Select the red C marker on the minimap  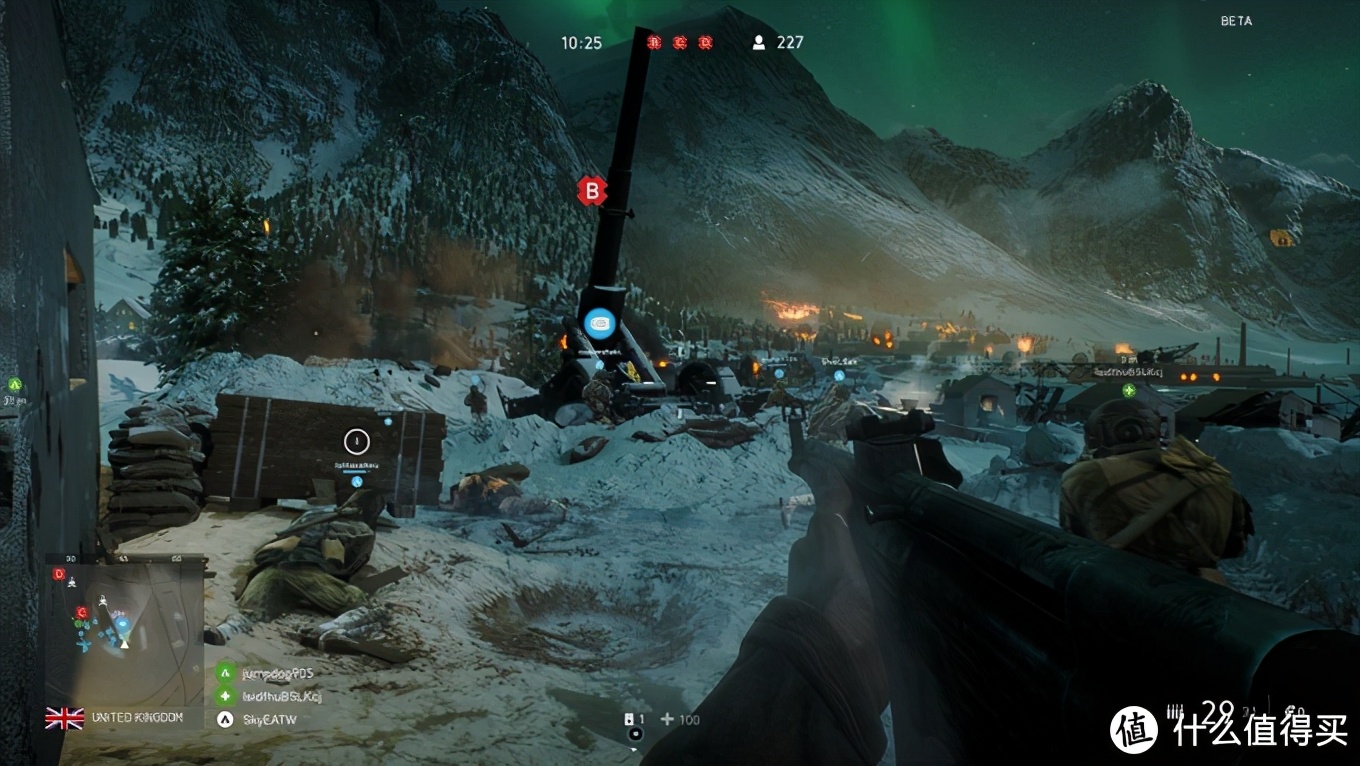click(82, 612)
